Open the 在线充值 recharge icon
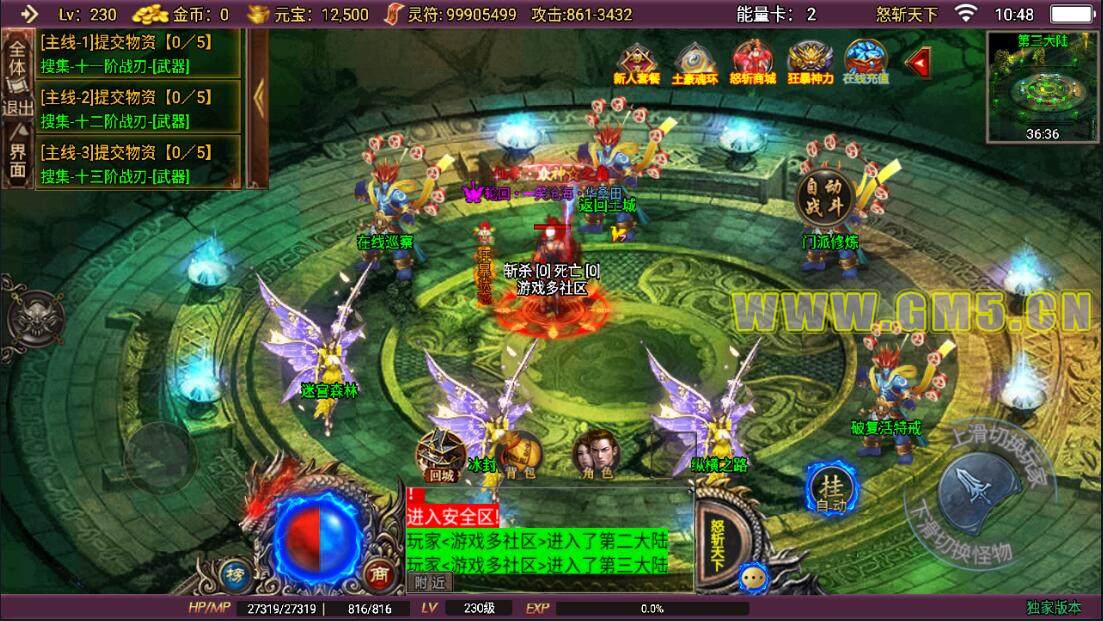1103x621 pixels. [865, 62]
